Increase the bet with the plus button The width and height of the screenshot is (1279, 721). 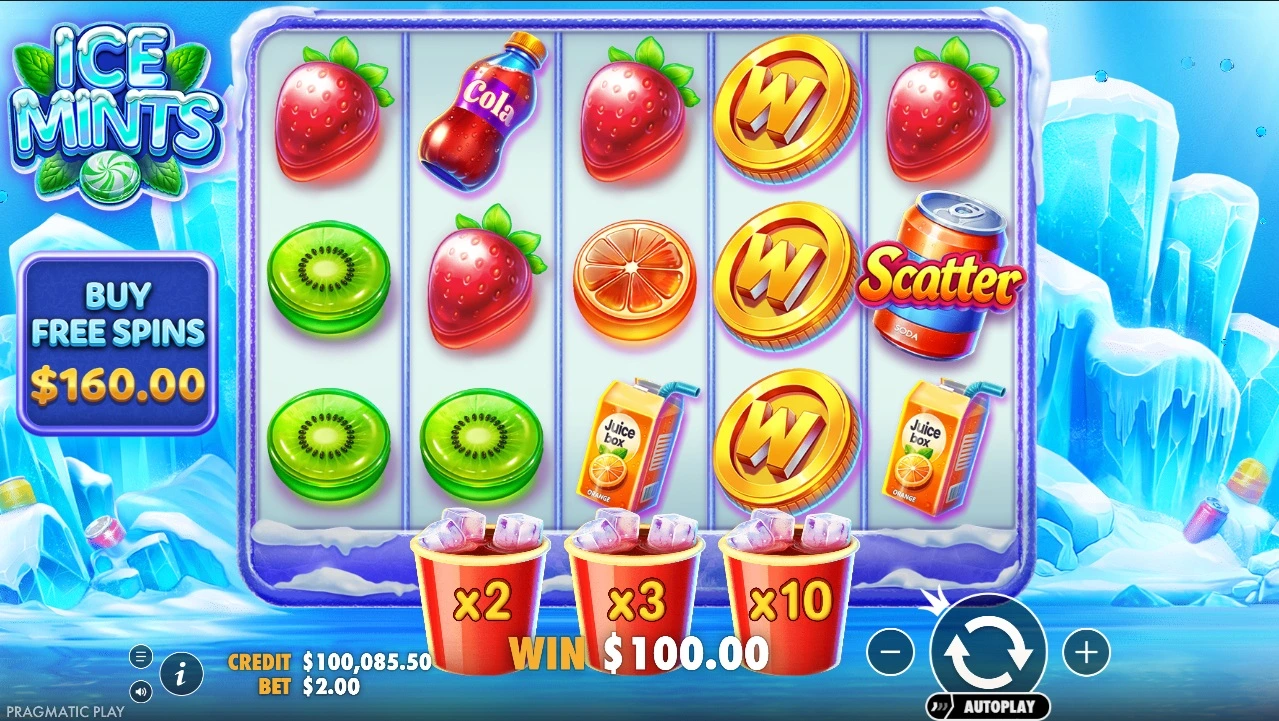pos(1085,653)
